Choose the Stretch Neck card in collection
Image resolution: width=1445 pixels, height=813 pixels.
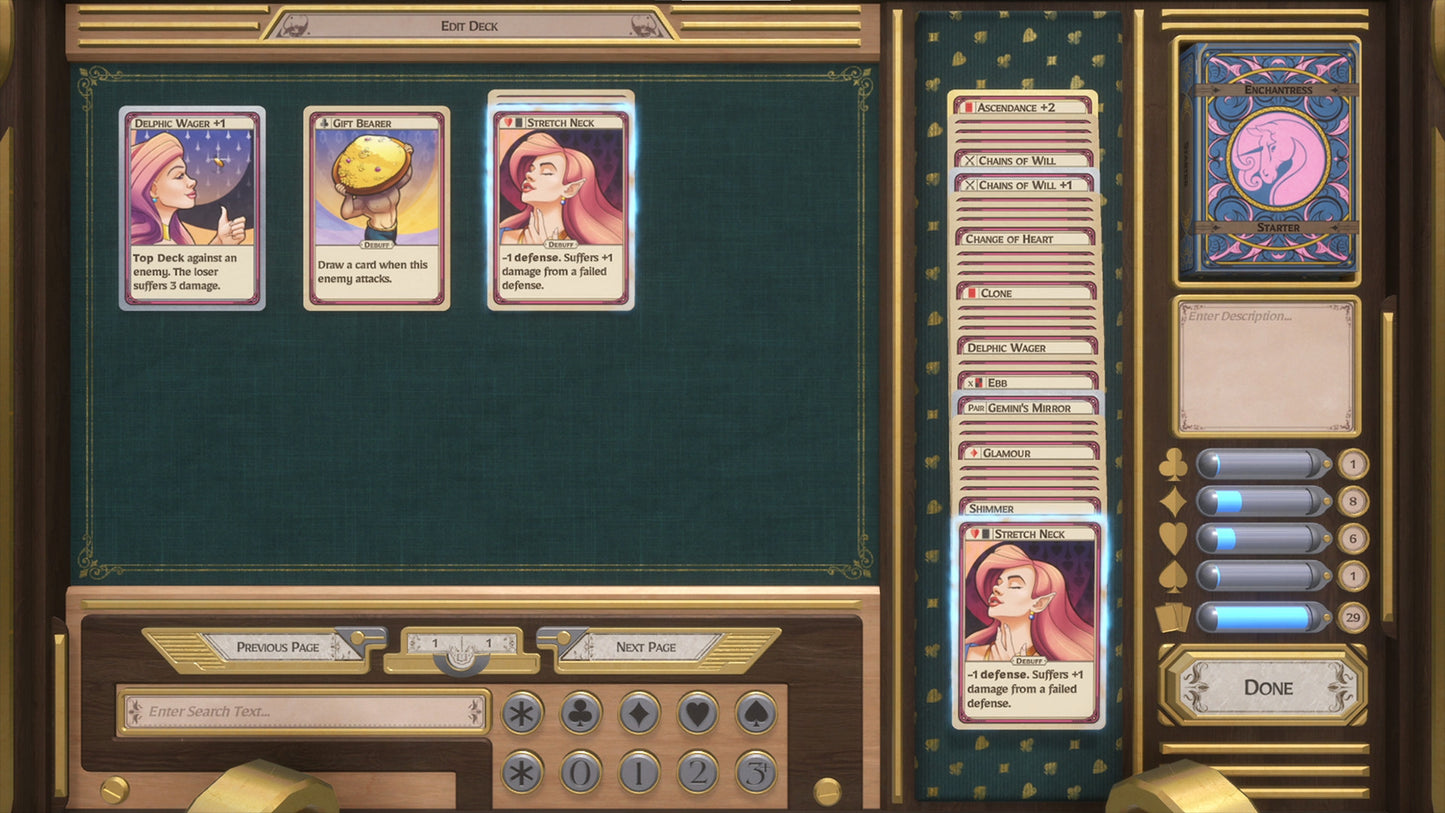(x=561, y=208)
